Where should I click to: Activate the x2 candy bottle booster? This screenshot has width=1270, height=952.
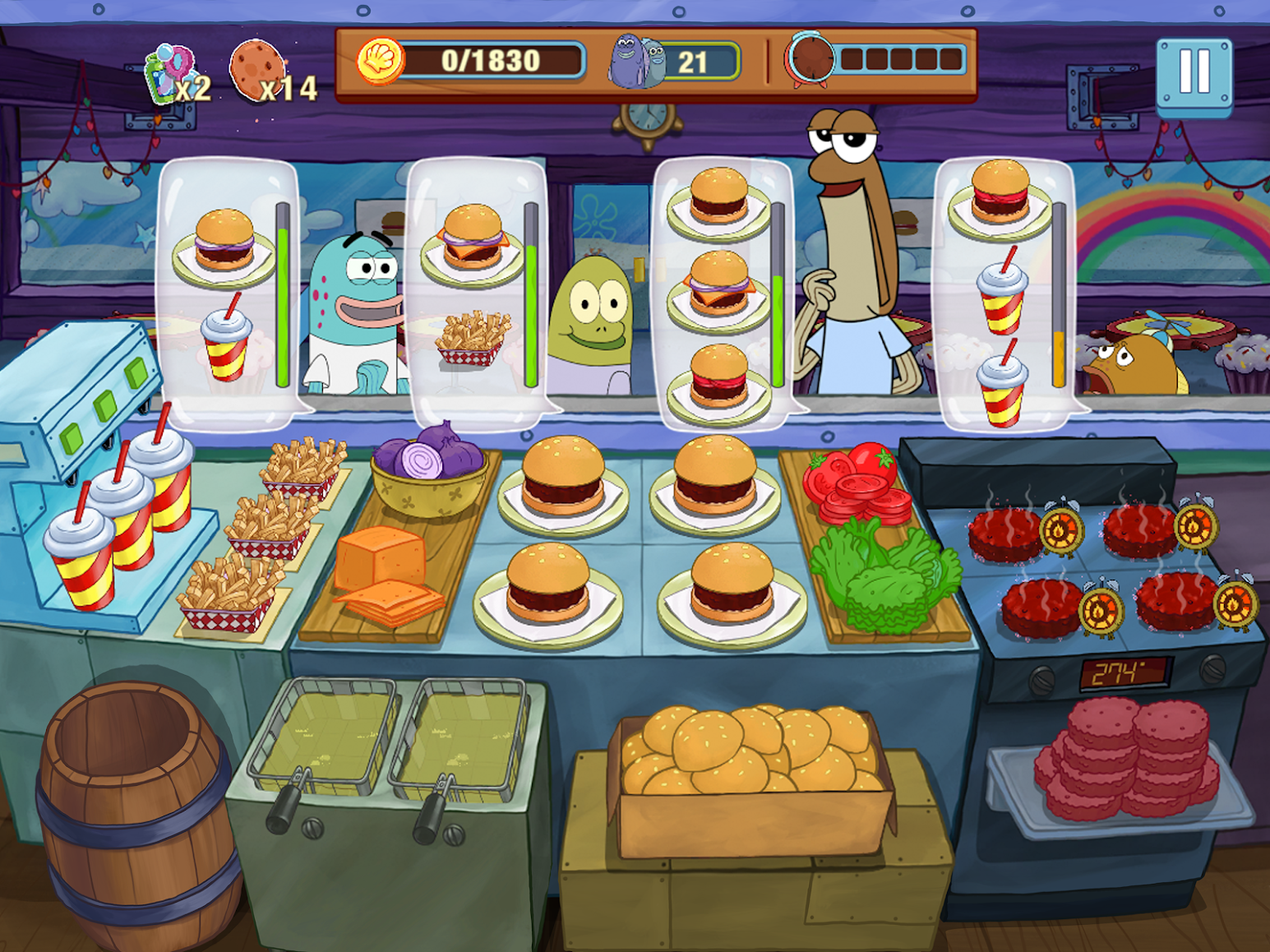pos(169,75)
